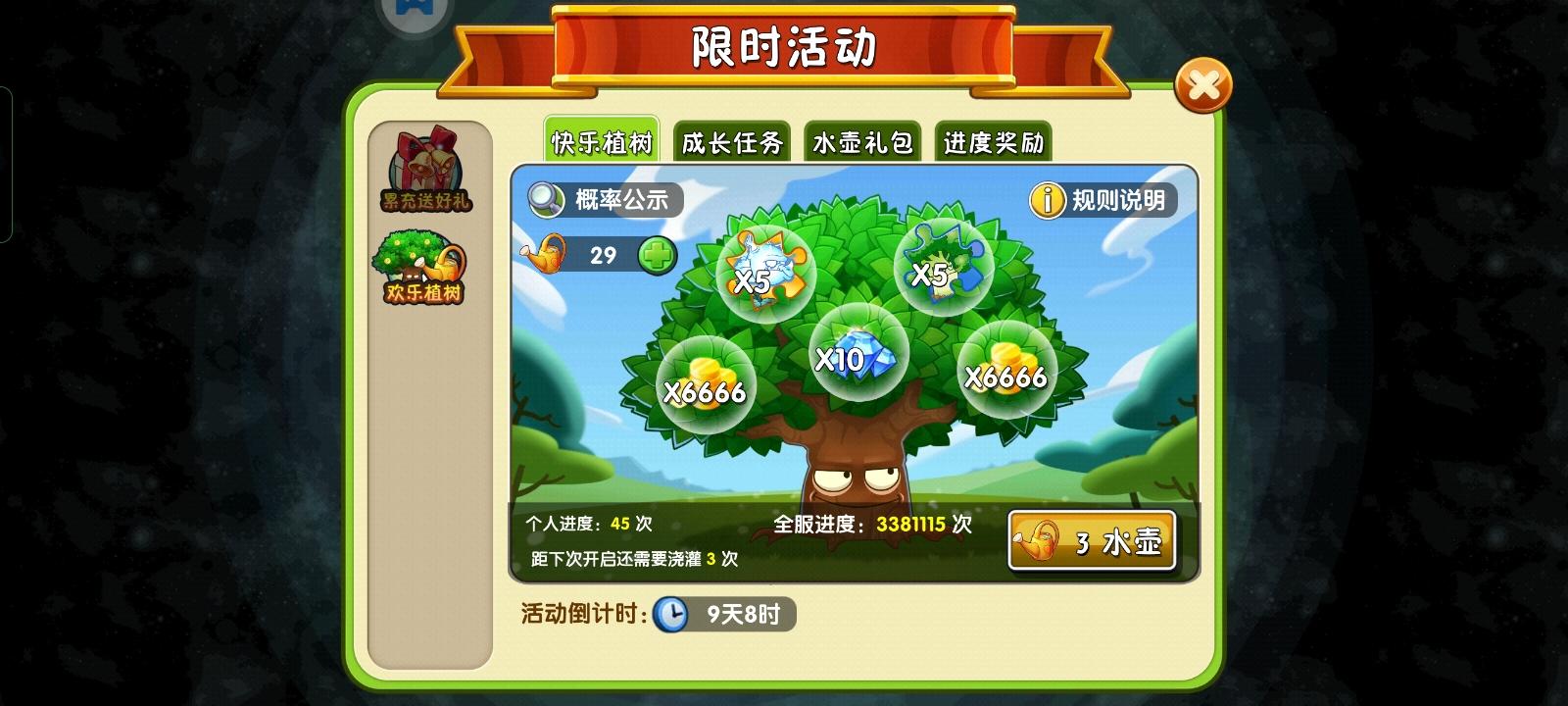
Task: Click the watering can counter icon
Action: [541, 254]
